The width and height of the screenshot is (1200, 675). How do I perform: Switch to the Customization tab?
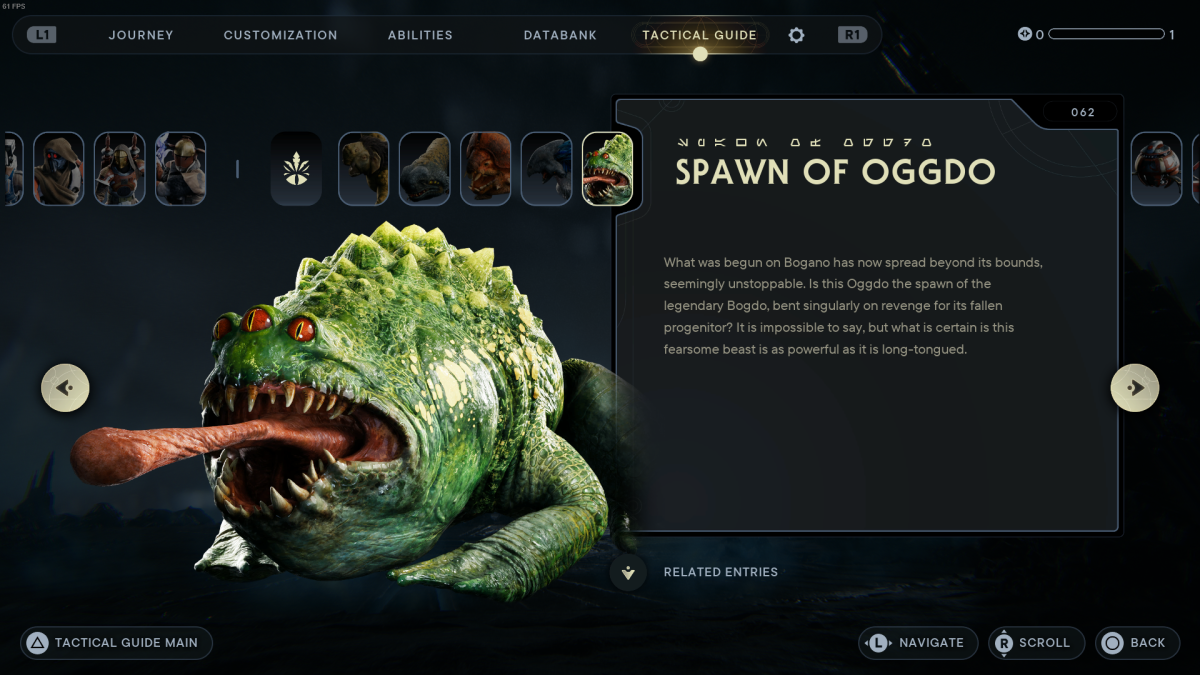tap(280, 35)
